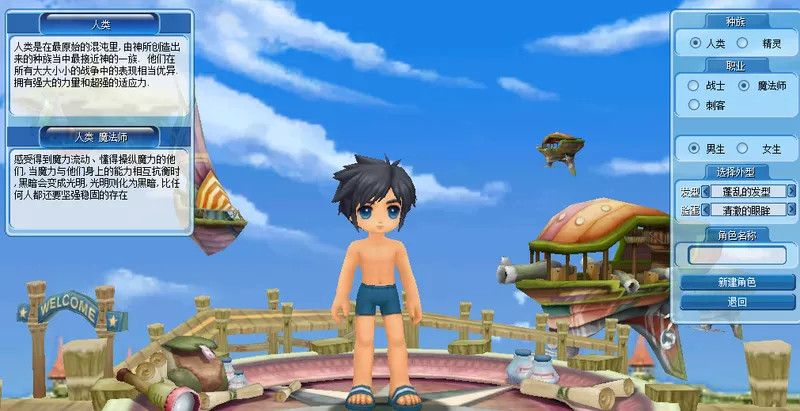Click the next hairstyle arrow
Viewport: 800px width, 411px height.
pos(791,190)
